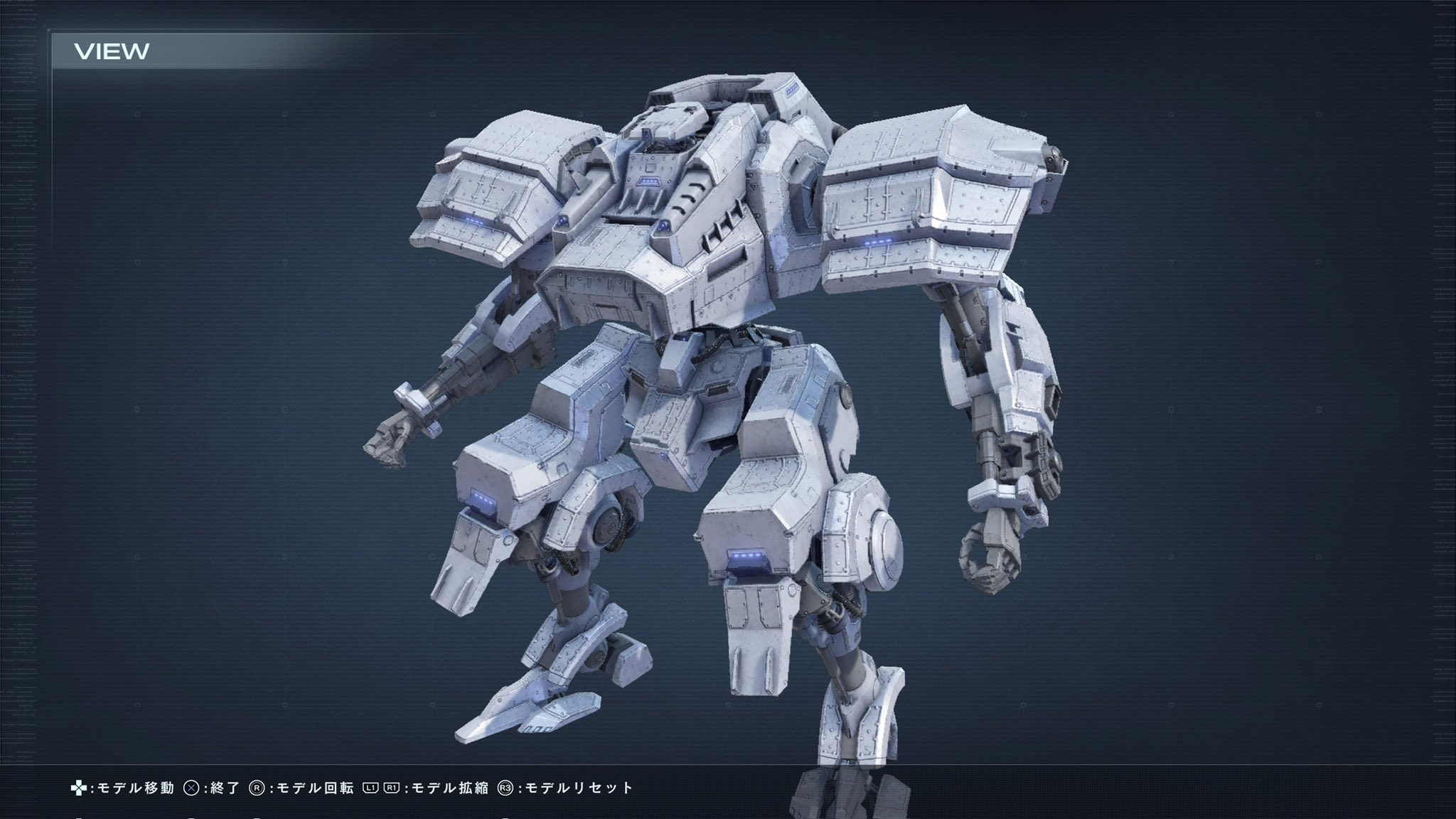1456x819 pixels.
Task: Select the モデル移動 hint label
Action: [x=135, y=787]
